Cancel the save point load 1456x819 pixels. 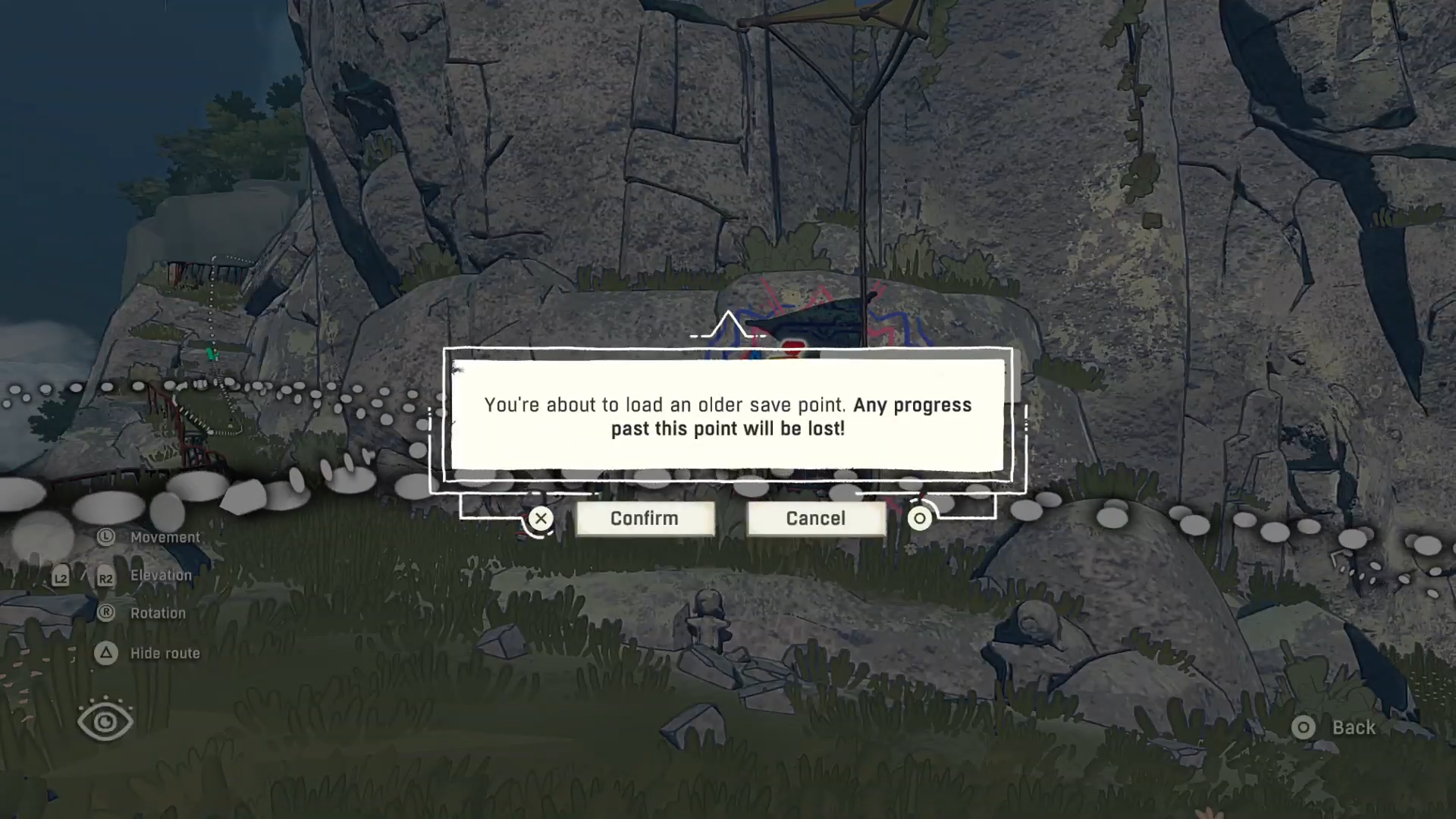(816, 519)
